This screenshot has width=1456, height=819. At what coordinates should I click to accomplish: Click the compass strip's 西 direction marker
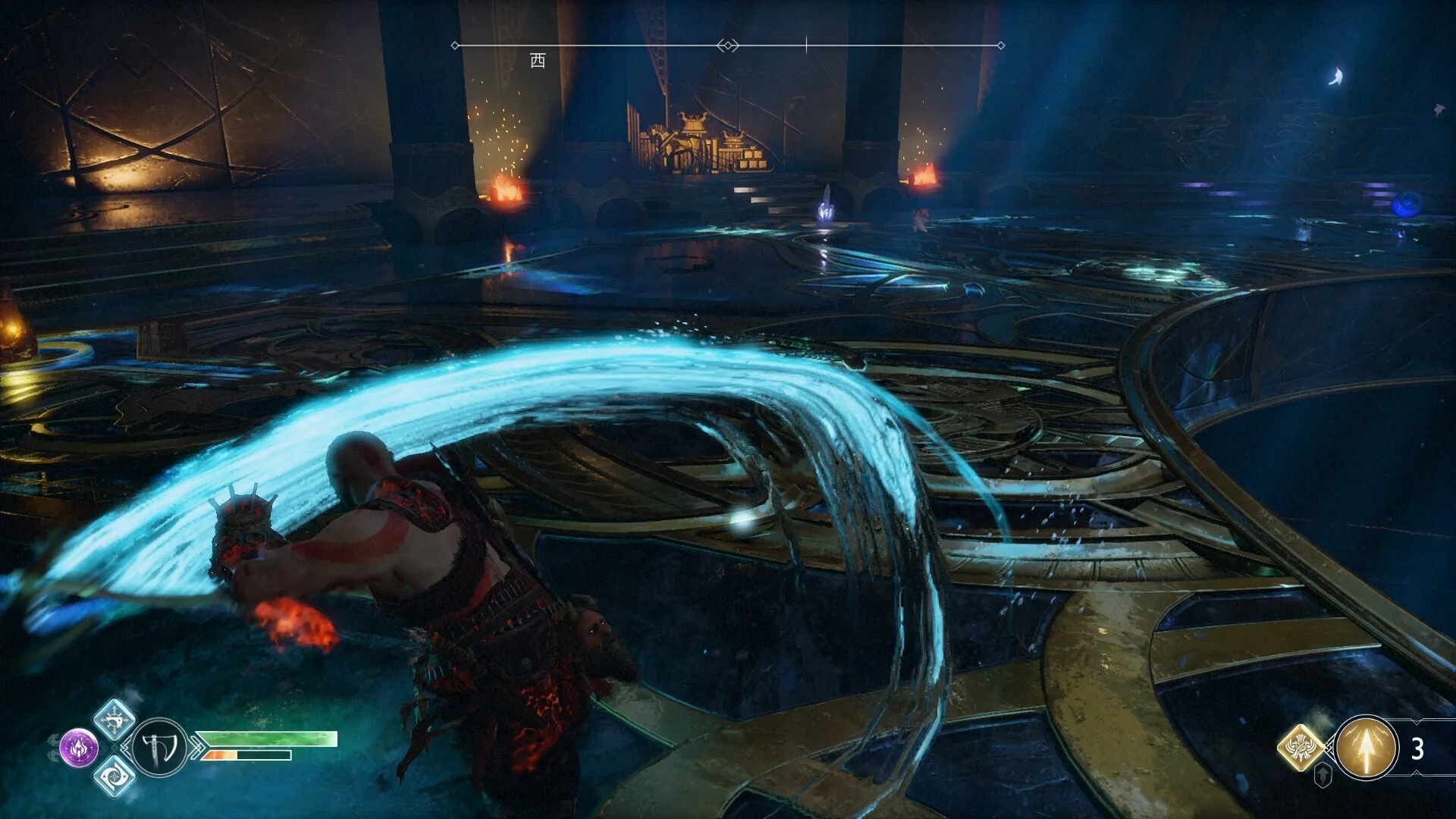pos(538,60)
